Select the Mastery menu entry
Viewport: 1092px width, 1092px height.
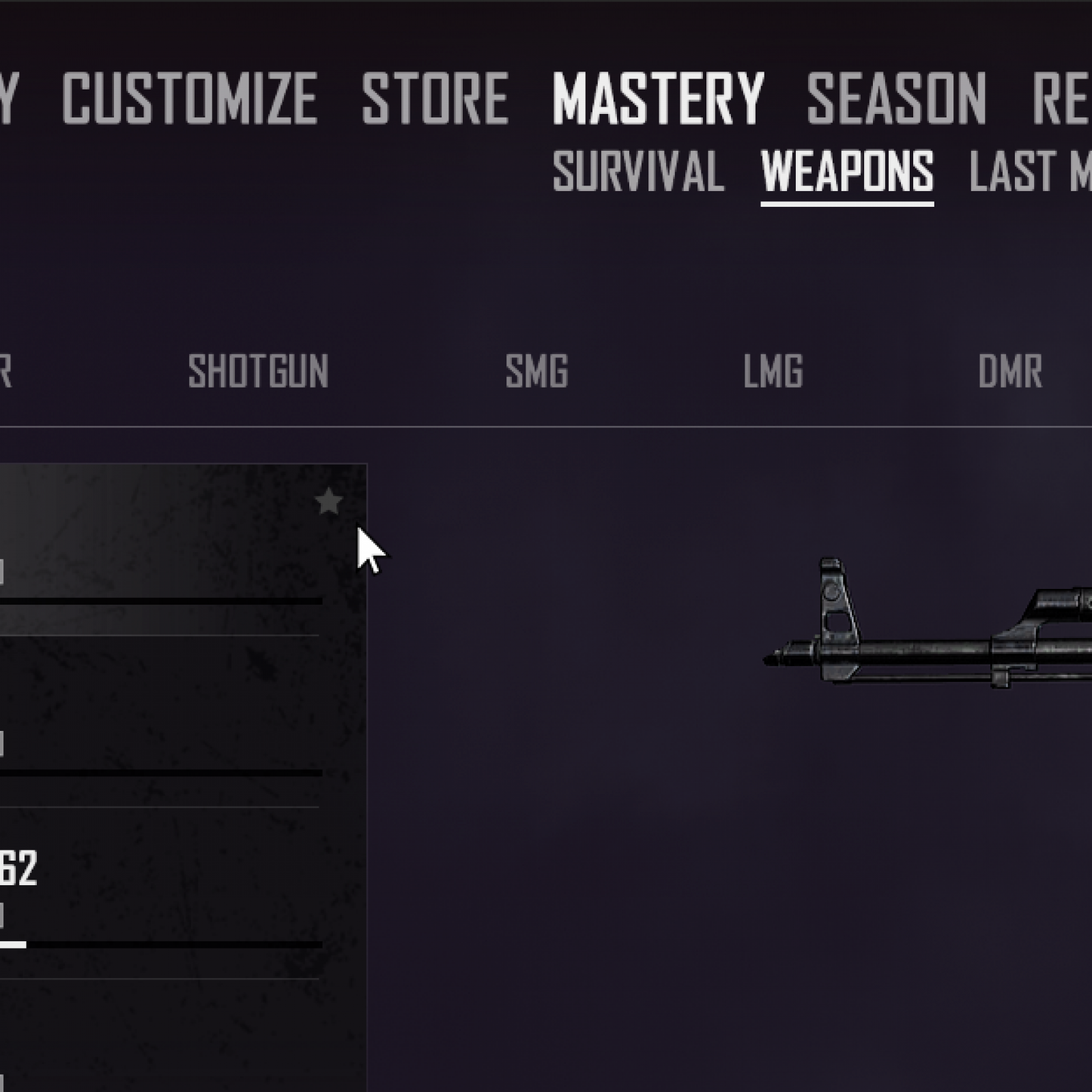coord(658,99)
